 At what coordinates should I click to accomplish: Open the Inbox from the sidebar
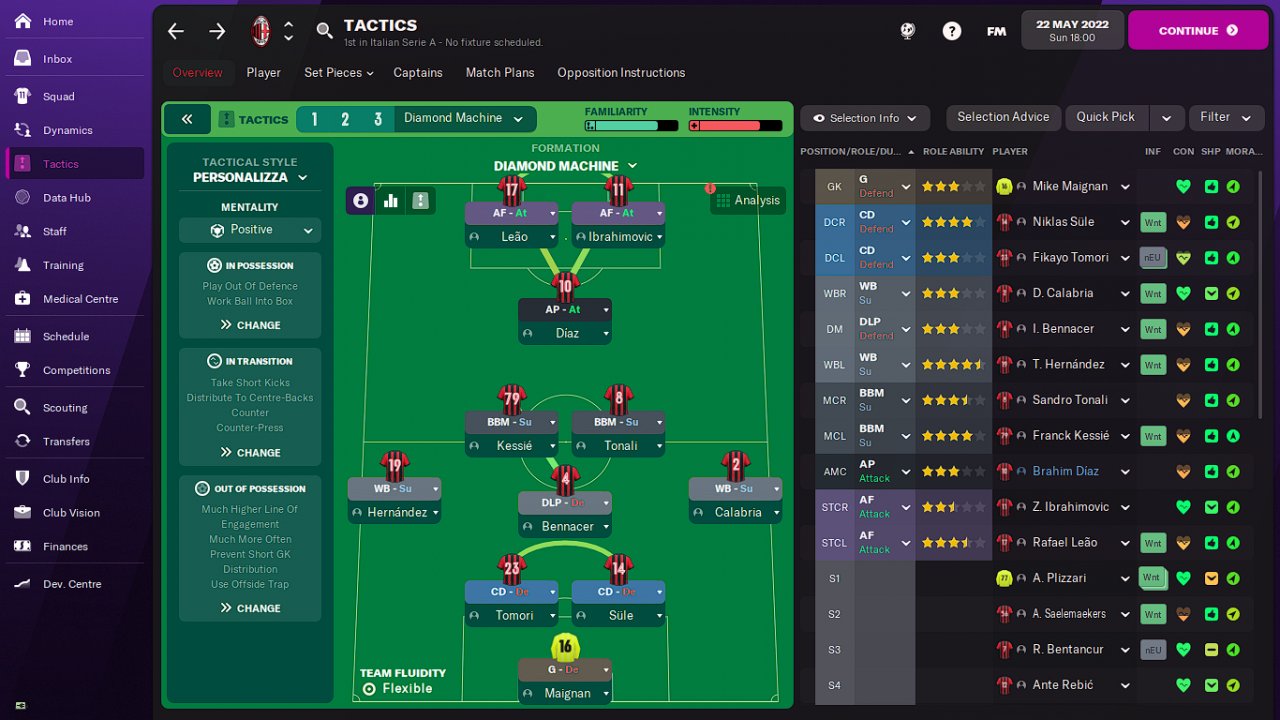(57, 59)
